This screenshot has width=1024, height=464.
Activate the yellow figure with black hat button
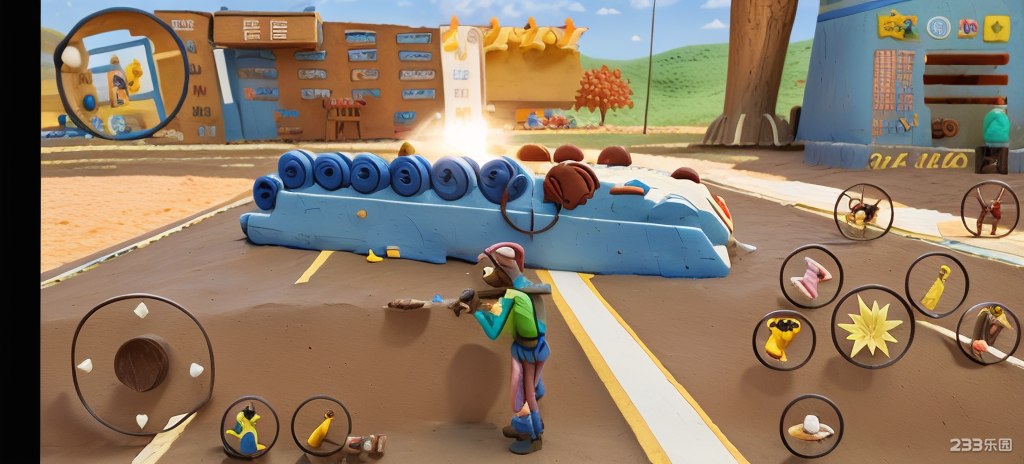[x=783, y=339]
